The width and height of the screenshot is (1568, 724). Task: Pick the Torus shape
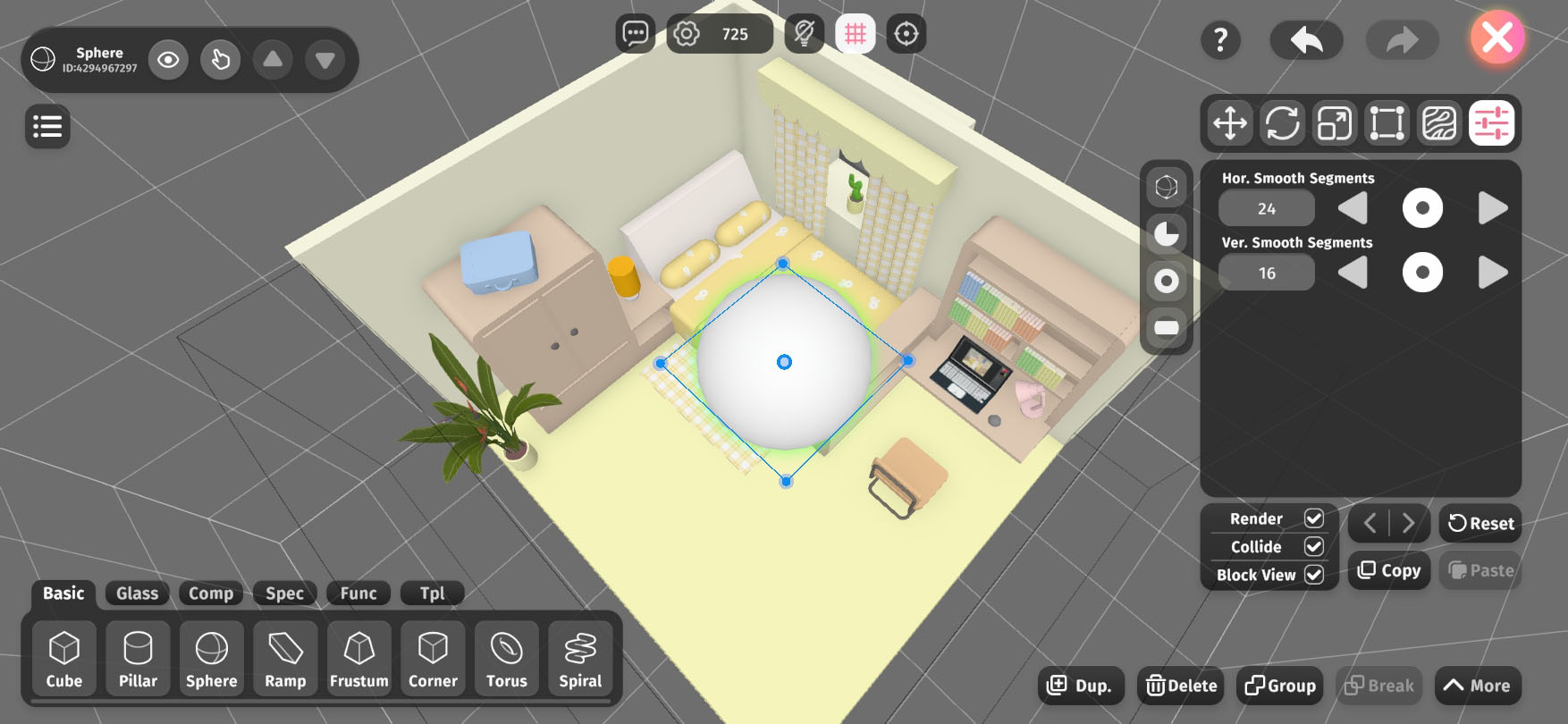[x=506, y=660]
